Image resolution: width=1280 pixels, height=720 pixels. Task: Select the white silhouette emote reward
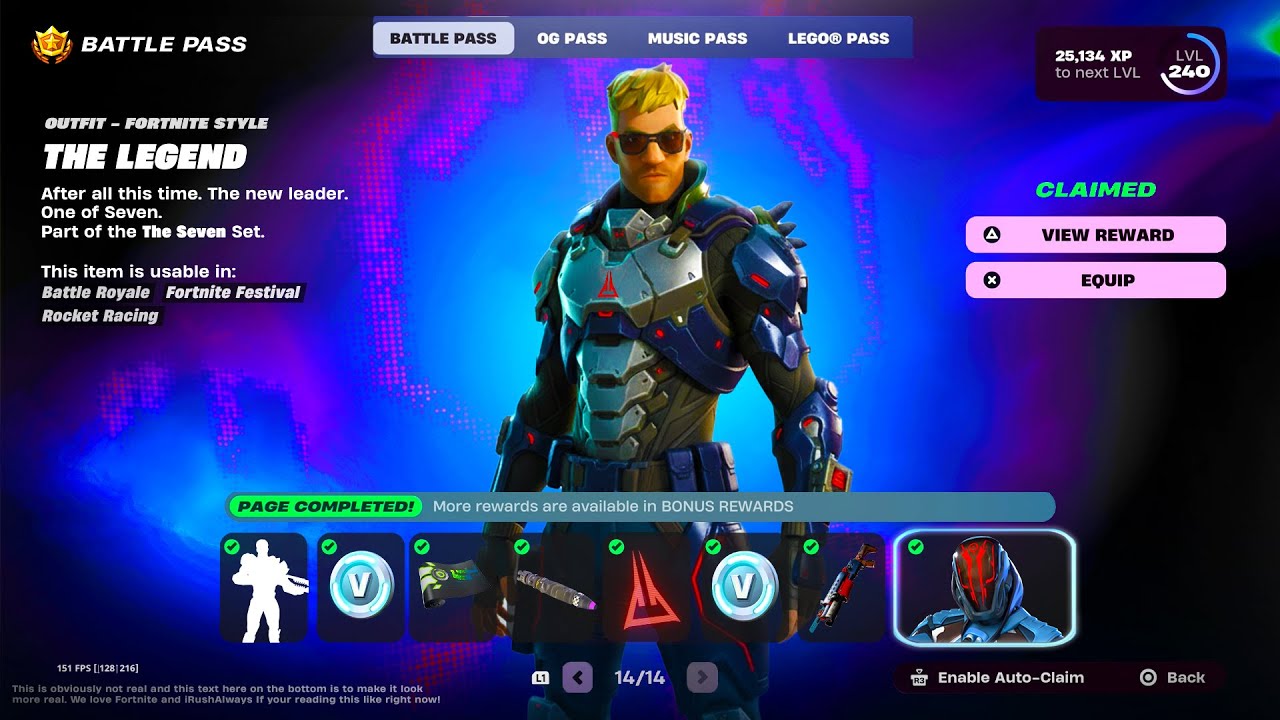[x=264, y=587]
